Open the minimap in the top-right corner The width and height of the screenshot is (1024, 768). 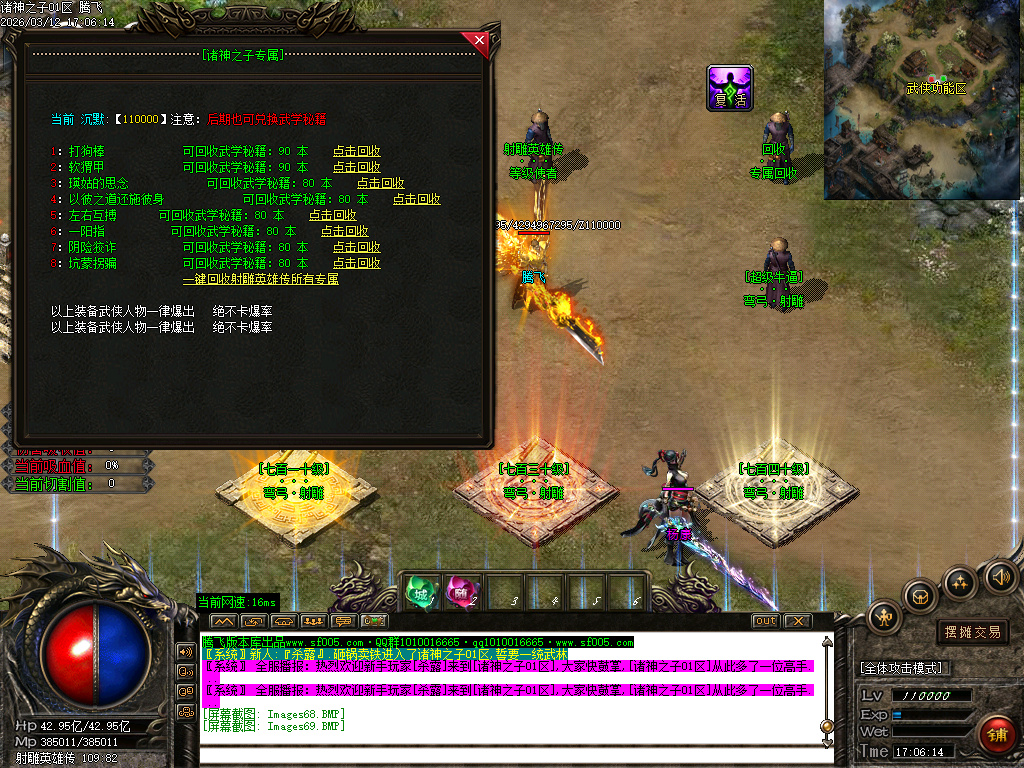coord(923,99)
